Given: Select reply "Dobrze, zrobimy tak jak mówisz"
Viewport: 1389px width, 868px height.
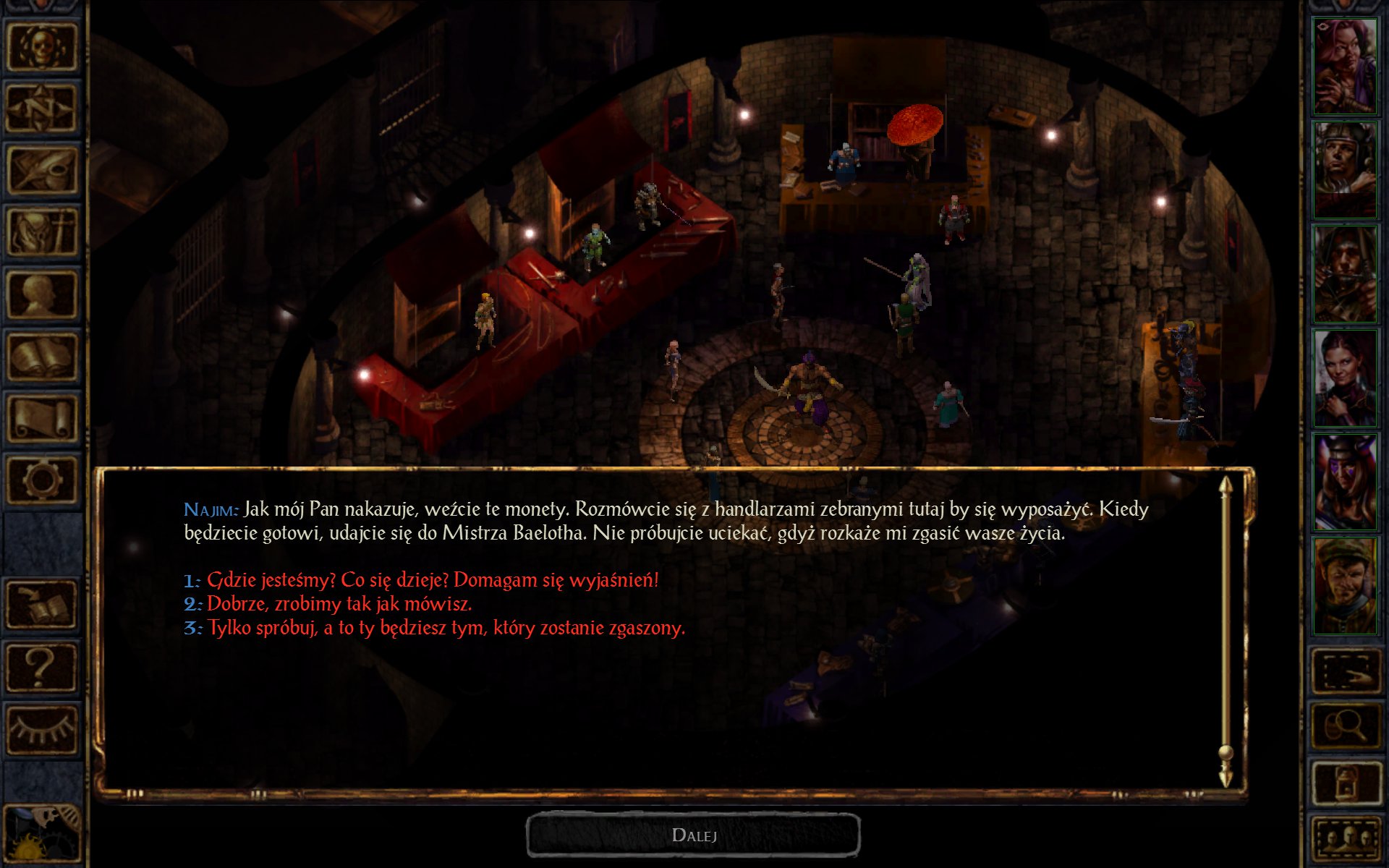Looking at the screenshot, I should (339, 604).
